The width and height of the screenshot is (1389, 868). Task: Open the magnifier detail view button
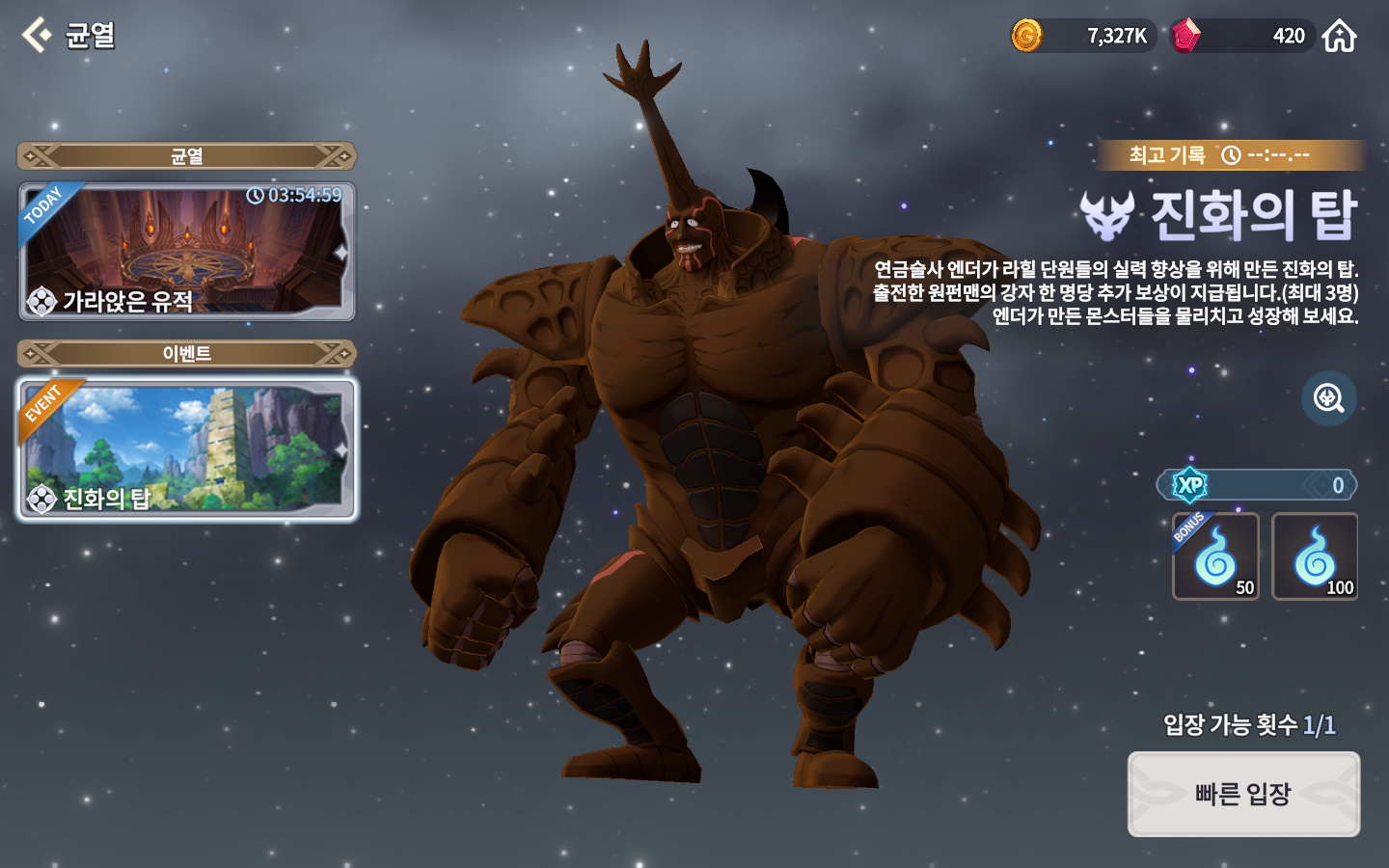pyautogui.click(x=1328, y=397)
